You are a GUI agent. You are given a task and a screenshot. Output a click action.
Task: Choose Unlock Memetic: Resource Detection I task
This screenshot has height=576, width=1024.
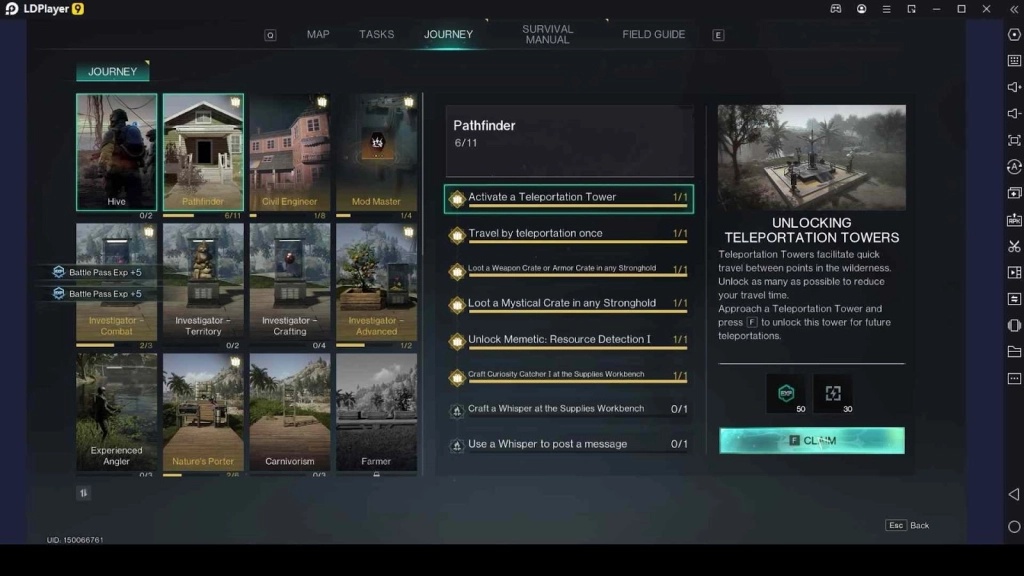pos(569,340)
